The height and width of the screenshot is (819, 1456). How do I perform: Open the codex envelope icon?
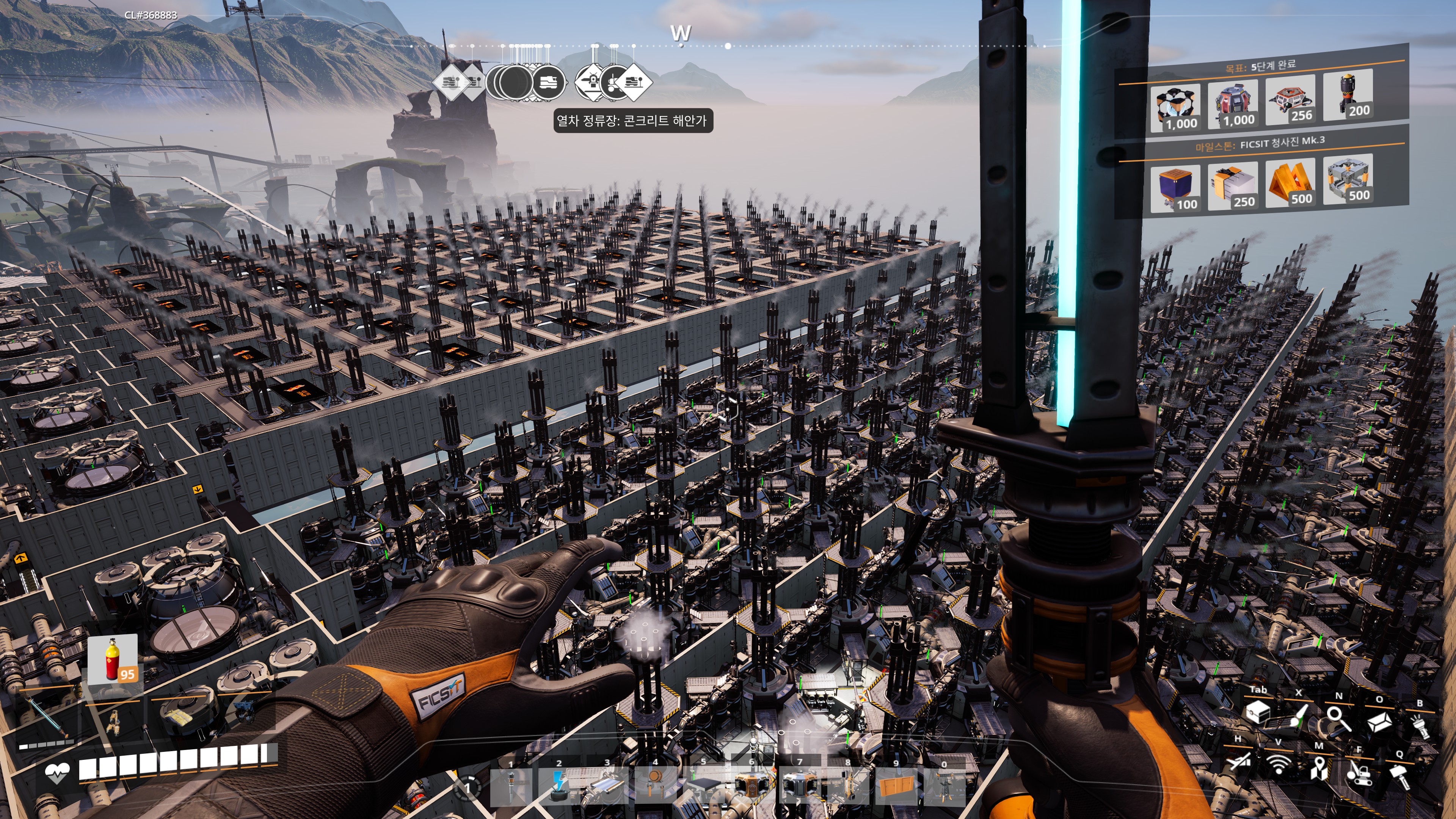(x=1379, y=722)
